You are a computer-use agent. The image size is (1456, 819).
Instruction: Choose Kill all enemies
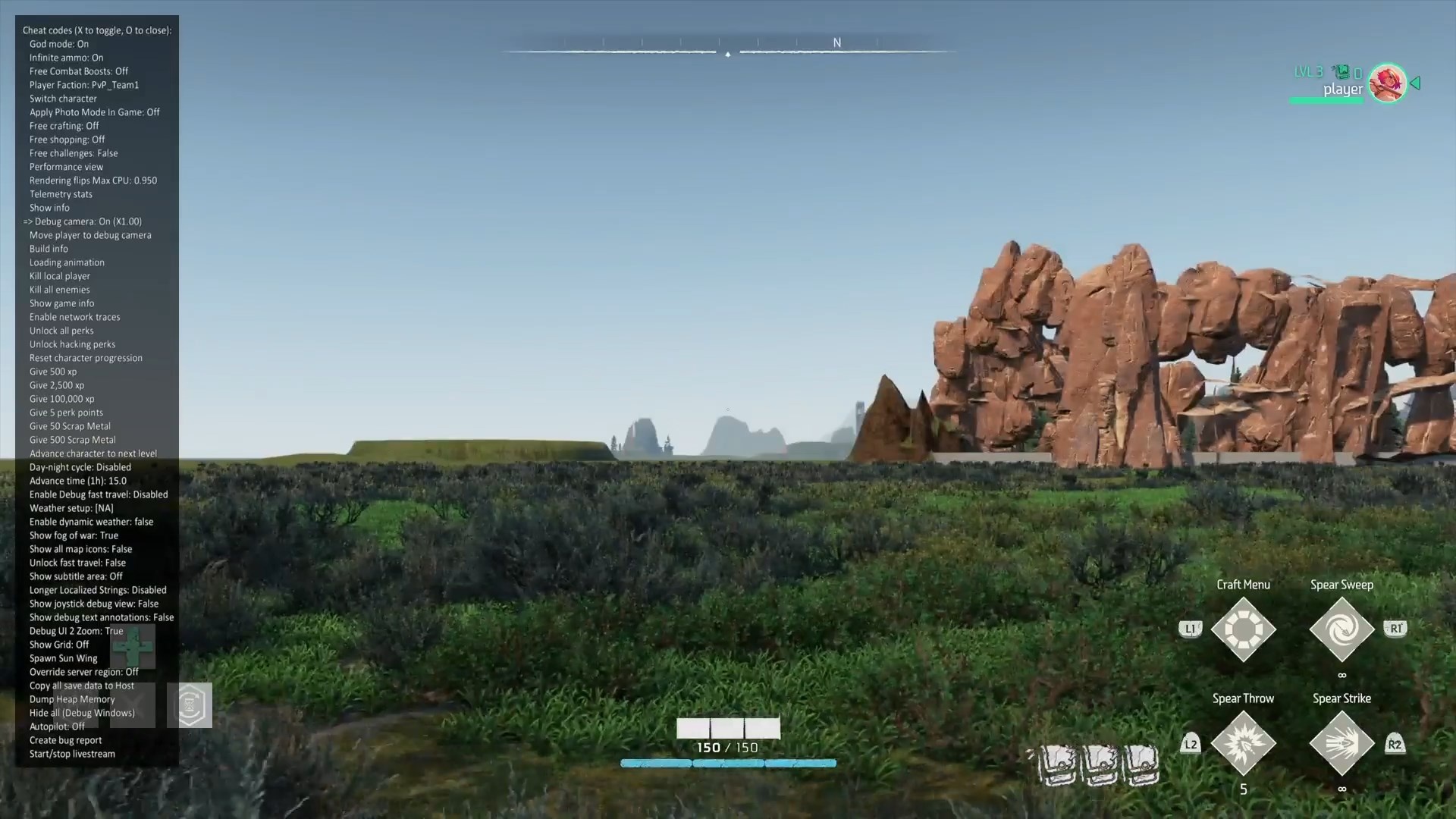coord(59,290)
